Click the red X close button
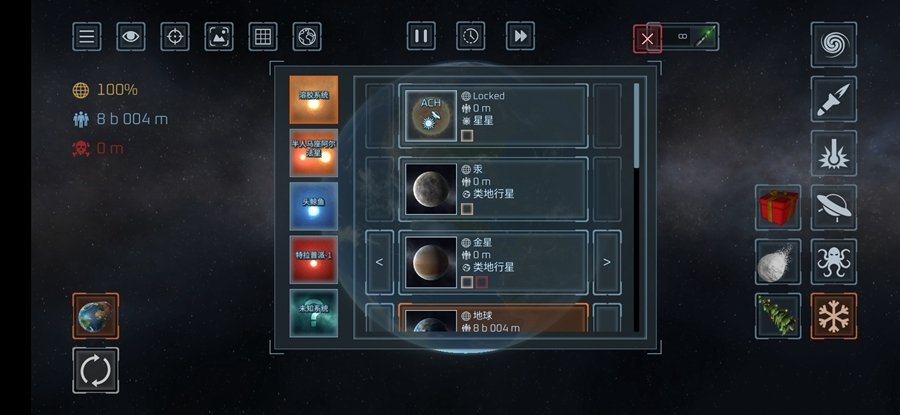This screenshot has width=900, height=415. point(648,39)
